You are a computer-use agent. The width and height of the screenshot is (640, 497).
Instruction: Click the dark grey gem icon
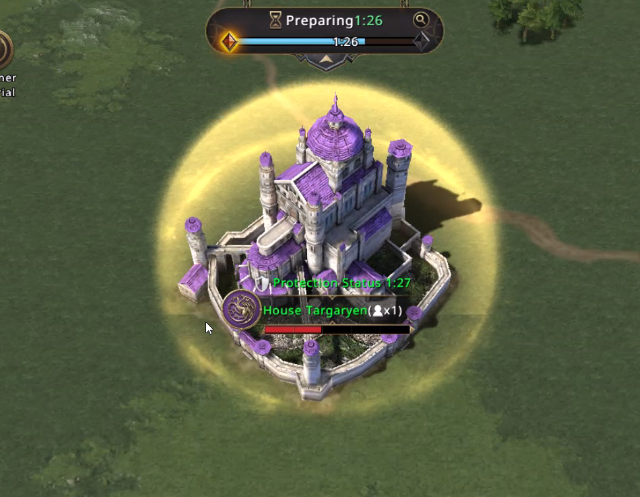[x=422, y=42]
